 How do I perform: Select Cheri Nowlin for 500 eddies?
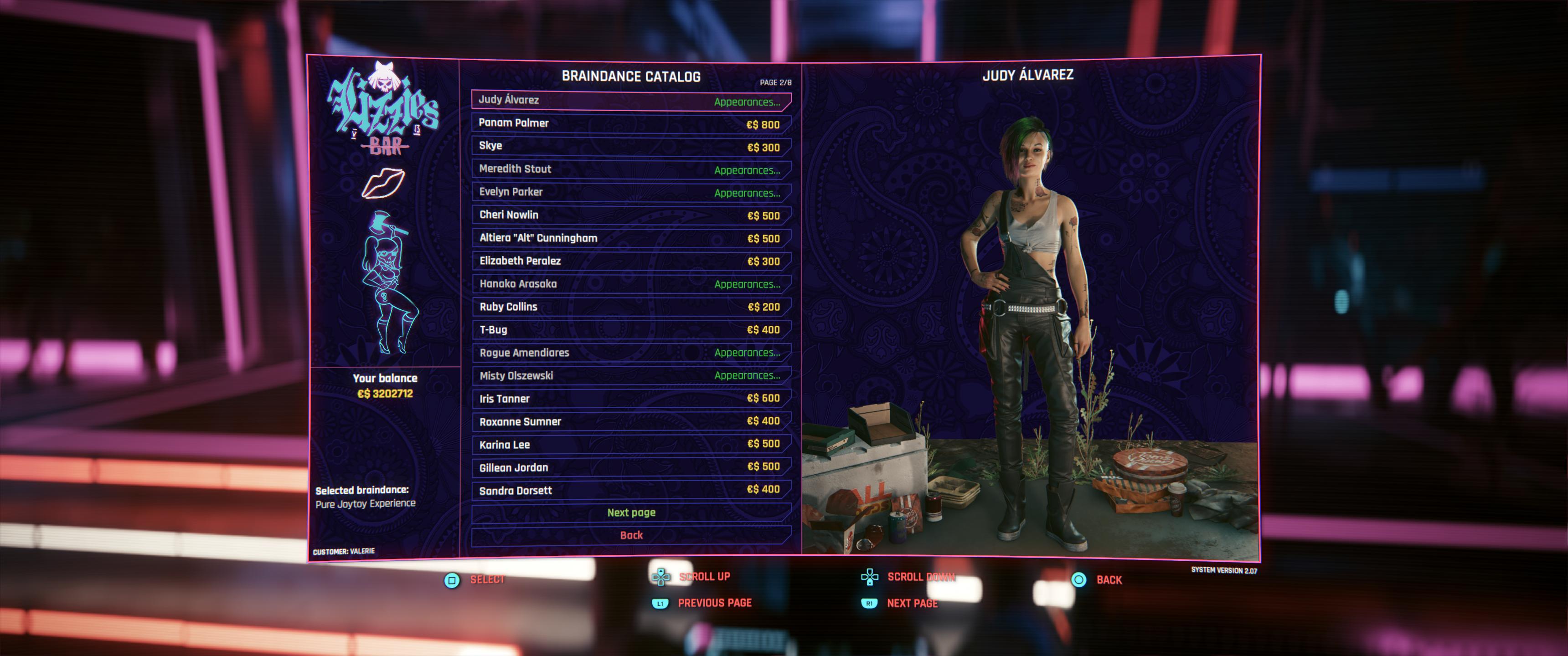point(630,215)
